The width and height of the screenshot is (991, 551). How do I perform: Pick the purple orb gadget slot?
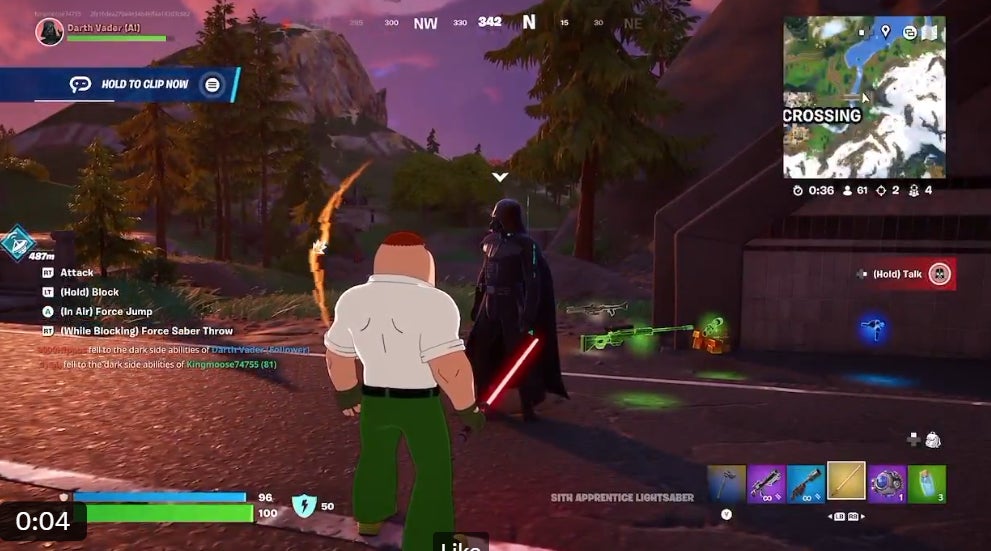tap(887, 483)
